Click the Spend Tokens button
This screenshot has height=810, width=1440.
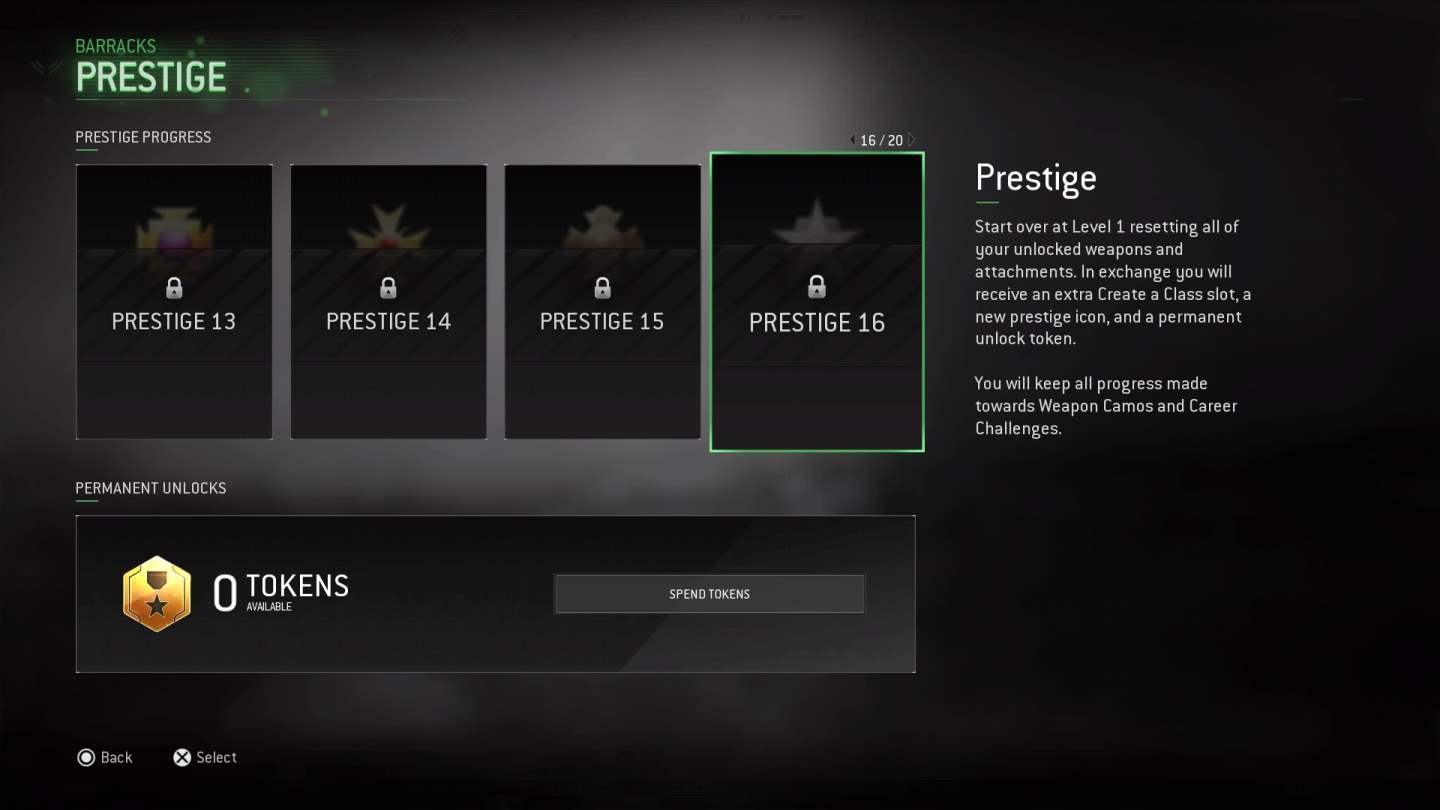coord(709,594)
